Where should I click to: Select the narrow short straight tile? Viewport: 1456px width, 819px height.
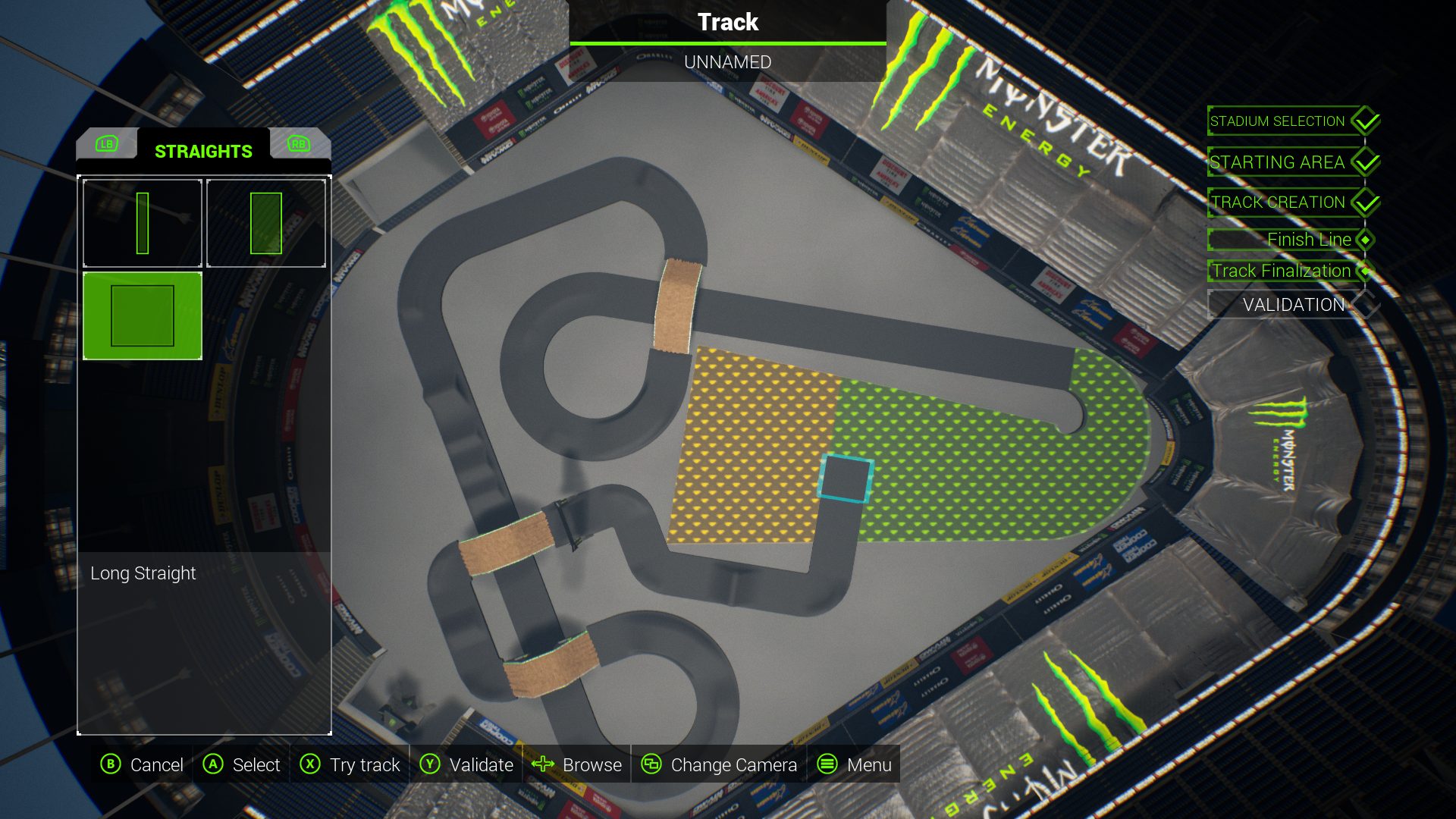click(x=143, y=223)
